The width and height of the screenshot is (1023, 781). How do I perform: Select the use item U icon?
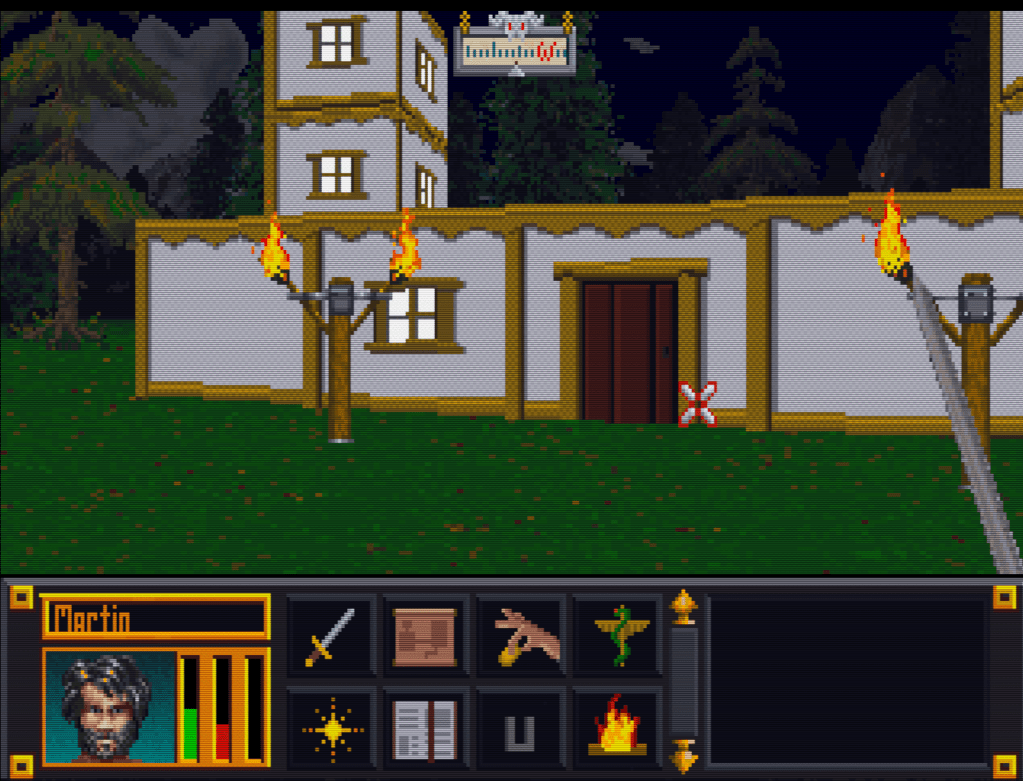point(521,730)
